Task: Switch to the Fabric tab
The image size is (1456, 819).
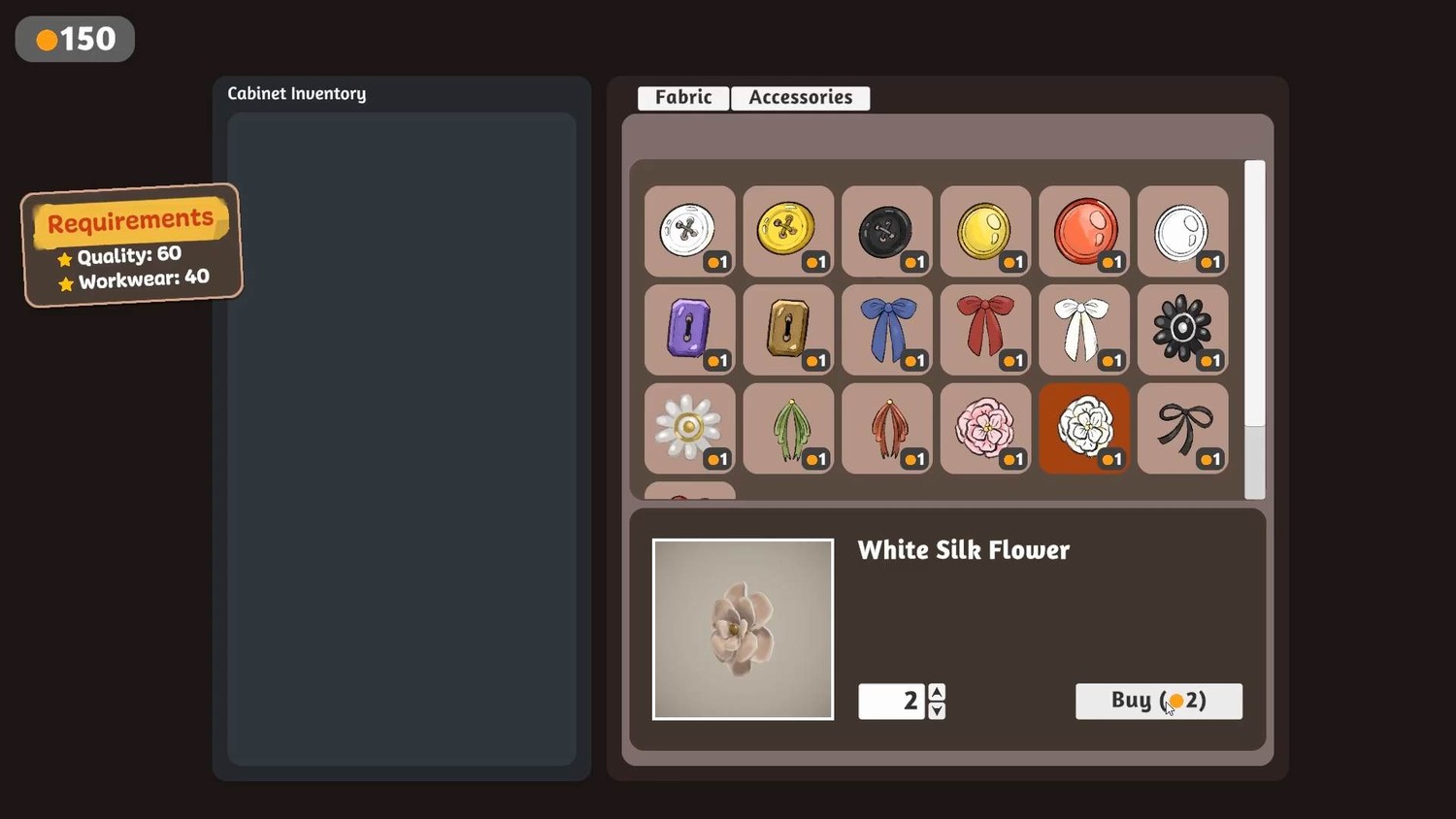Action: pyautogui.click(x=683, y=98)
